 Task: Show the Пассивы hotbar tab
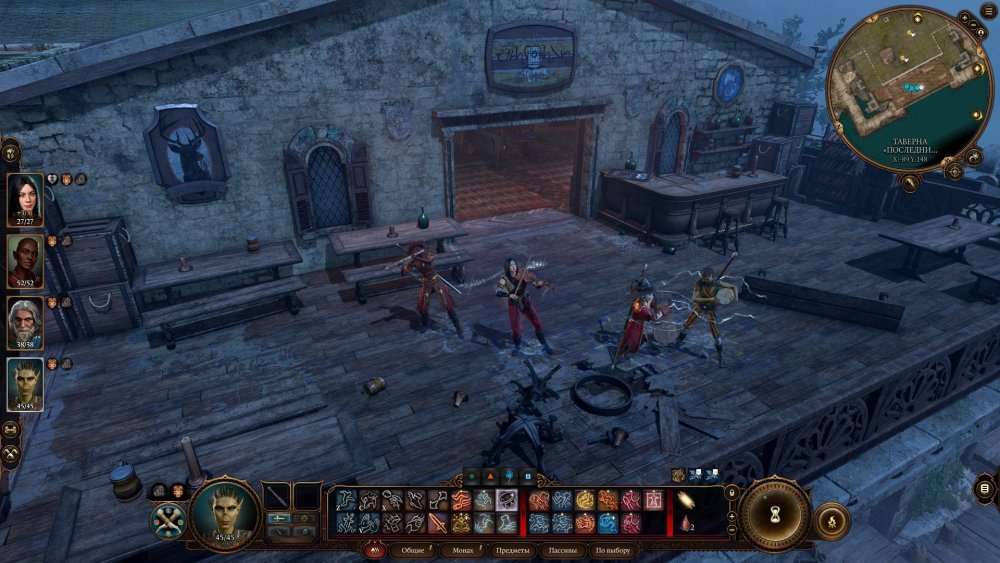pyautogui.click(x=562, y=551)
